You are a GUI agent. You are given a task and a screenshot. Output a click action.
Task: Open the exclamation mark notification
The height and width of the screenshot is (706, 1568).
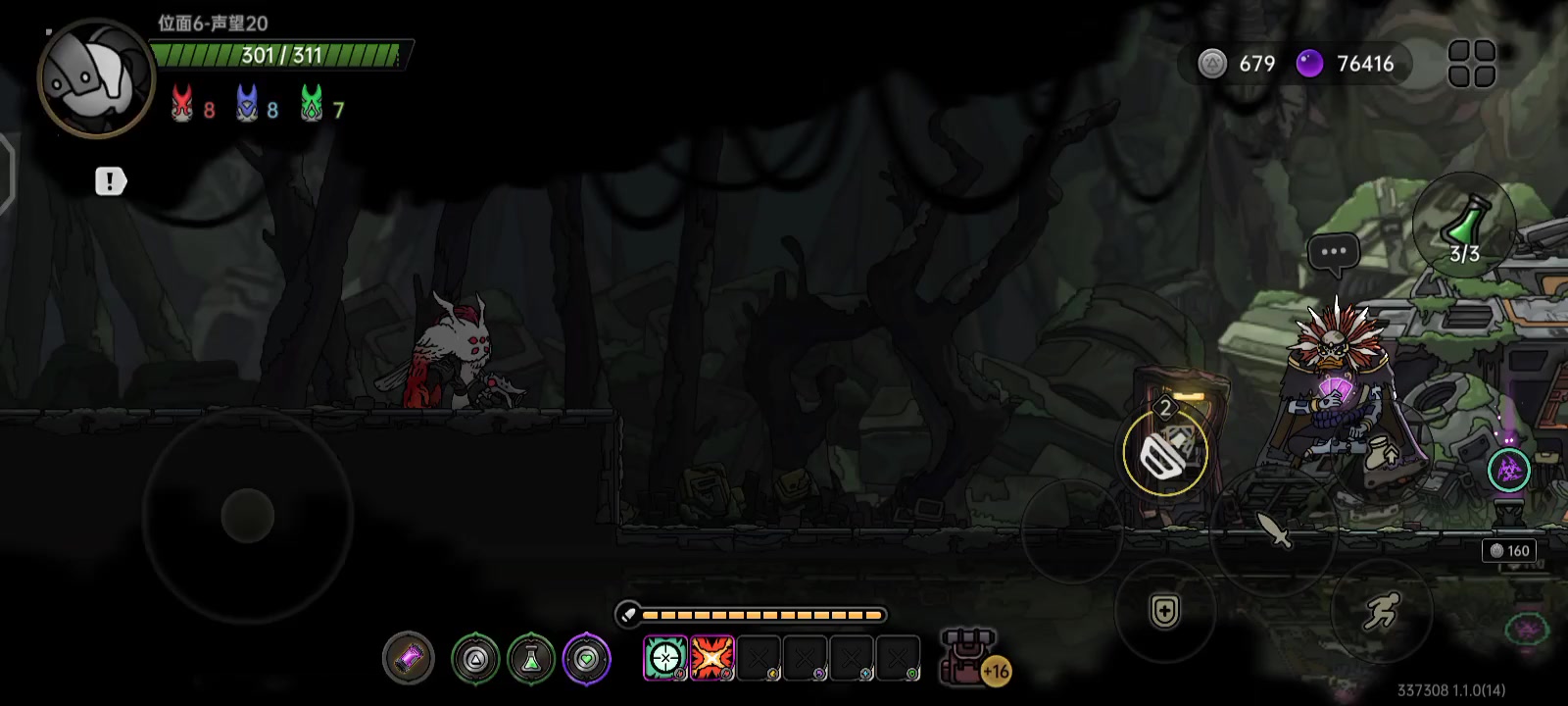pos(110,181)
